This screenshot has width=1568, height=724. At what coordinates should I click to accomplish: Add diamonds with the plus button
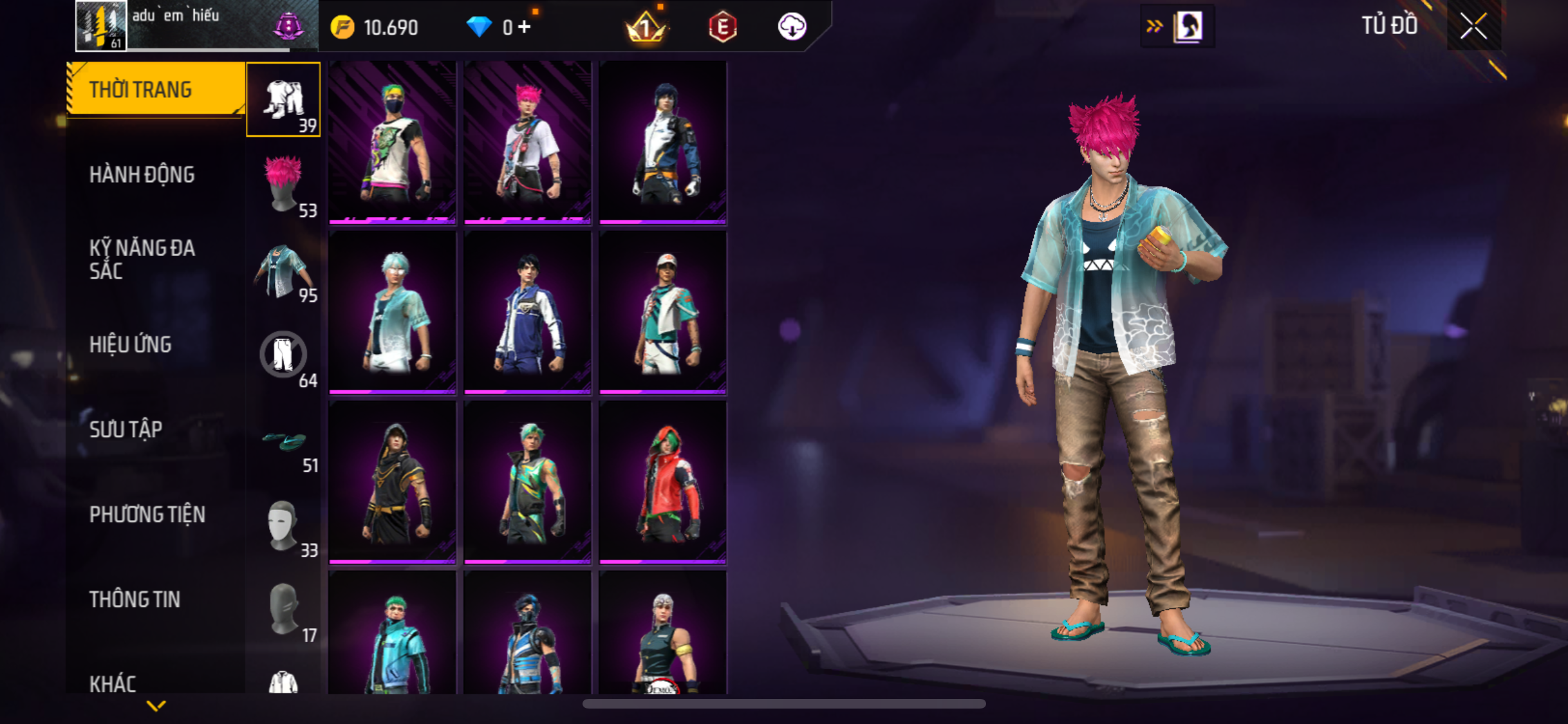525,27
